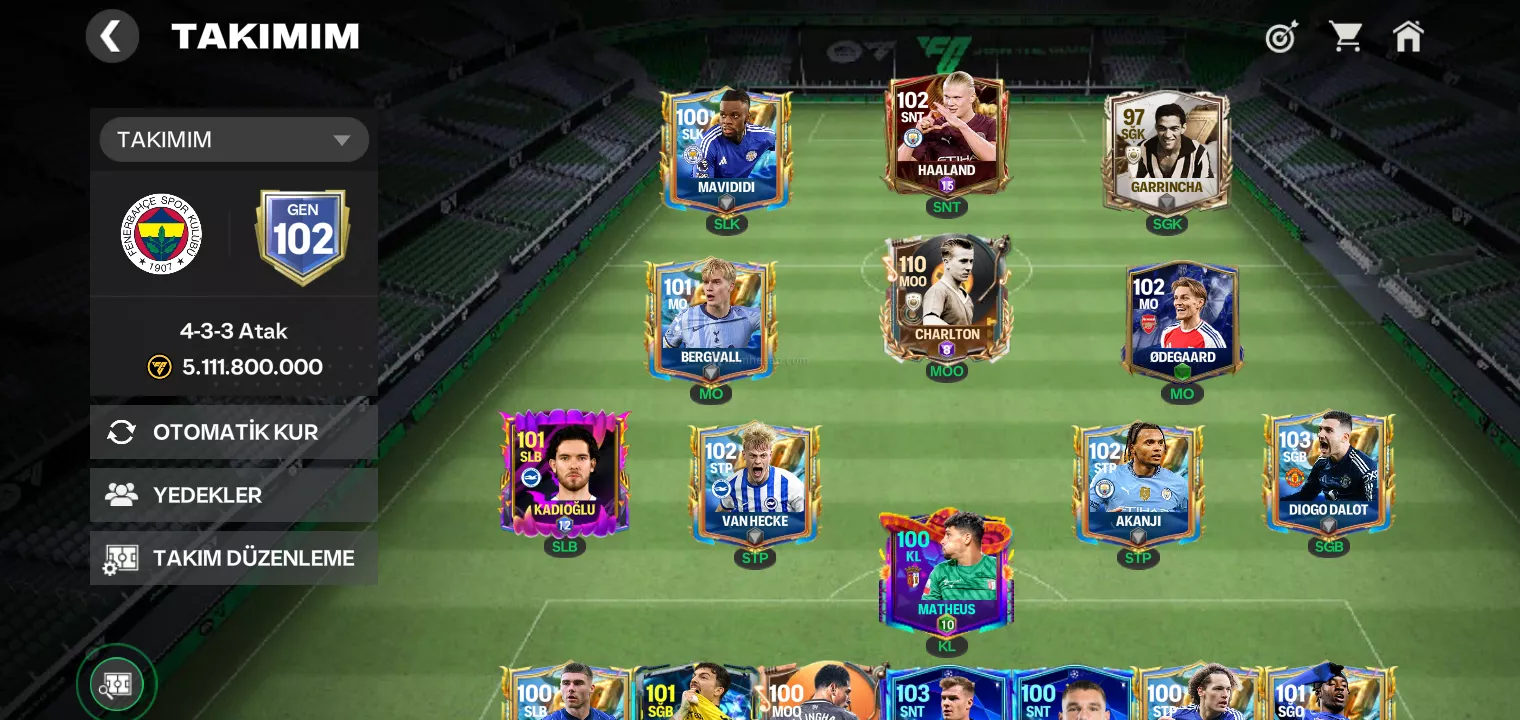The width and height of the screenshot is (1520, 720).
Task: Open the YEDEKLER substitutes list
Action: tap(234, 495)
